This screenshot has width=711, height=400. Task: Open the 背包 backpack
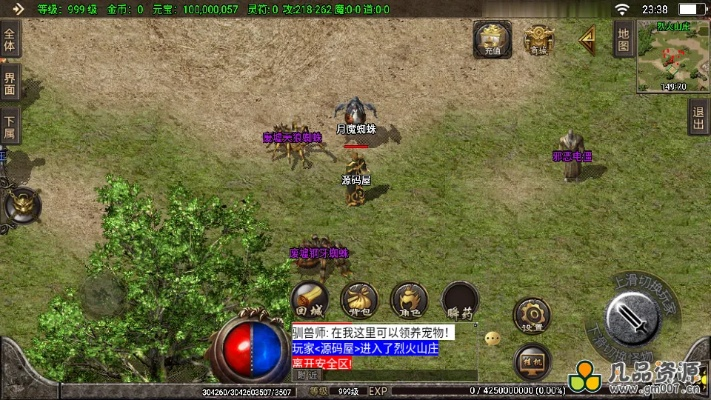pos(359,299)
